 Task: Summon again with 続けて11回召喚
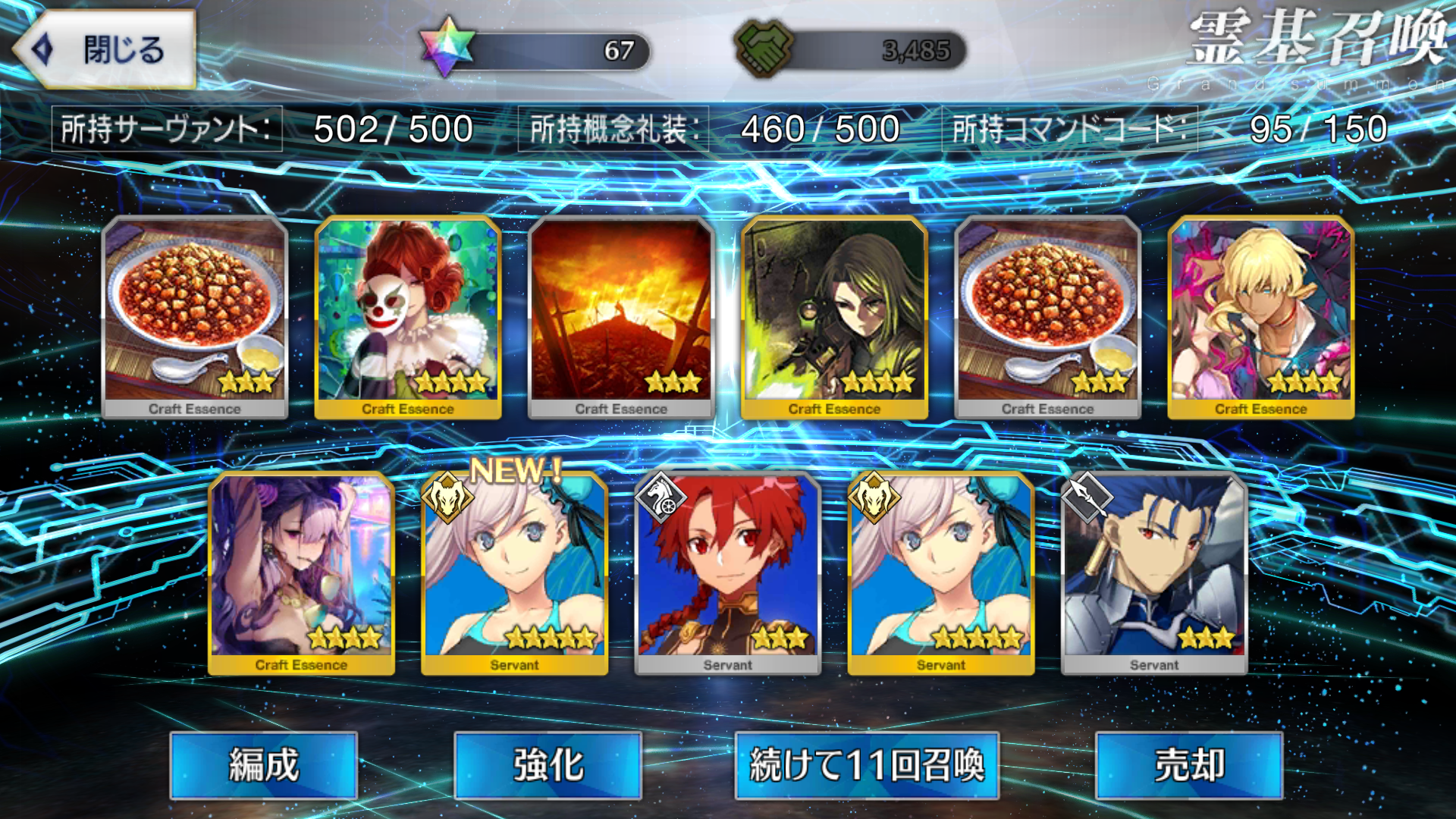coord(866,764)
